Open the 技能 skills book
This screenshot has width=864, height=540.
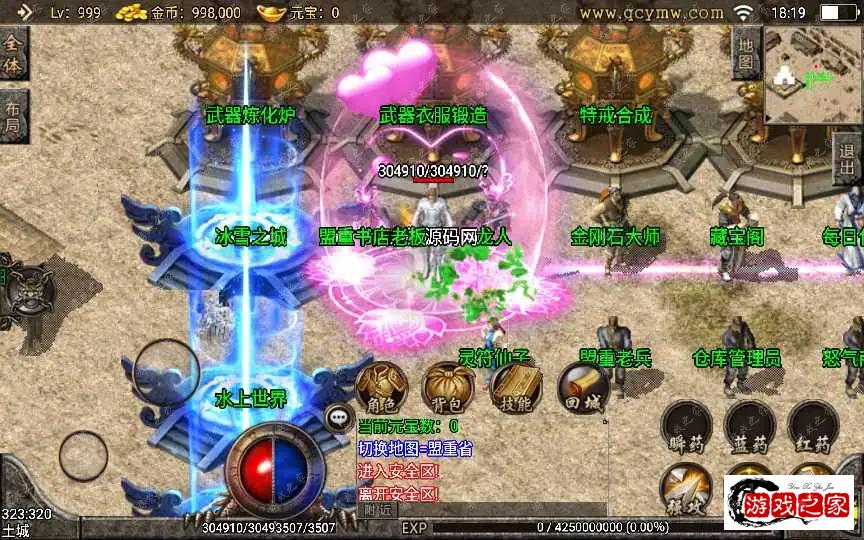point(515,386)
